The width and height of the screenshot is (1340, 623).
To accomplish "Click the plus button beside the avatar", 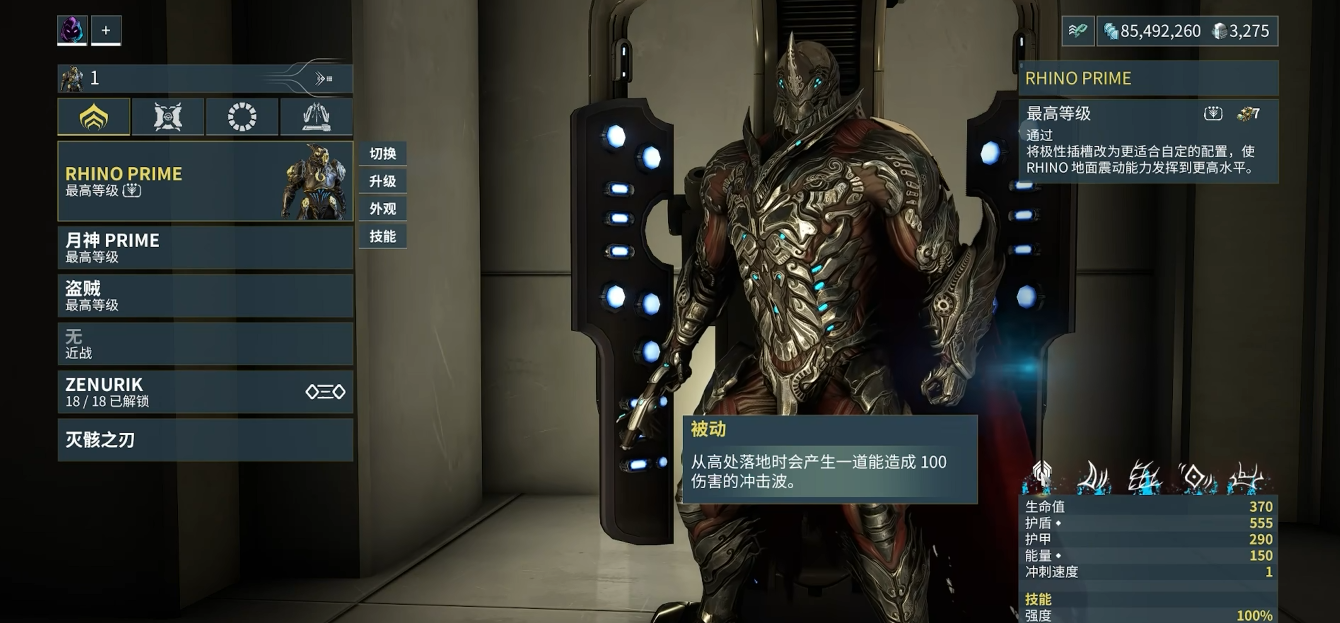I will coord(106,30).
